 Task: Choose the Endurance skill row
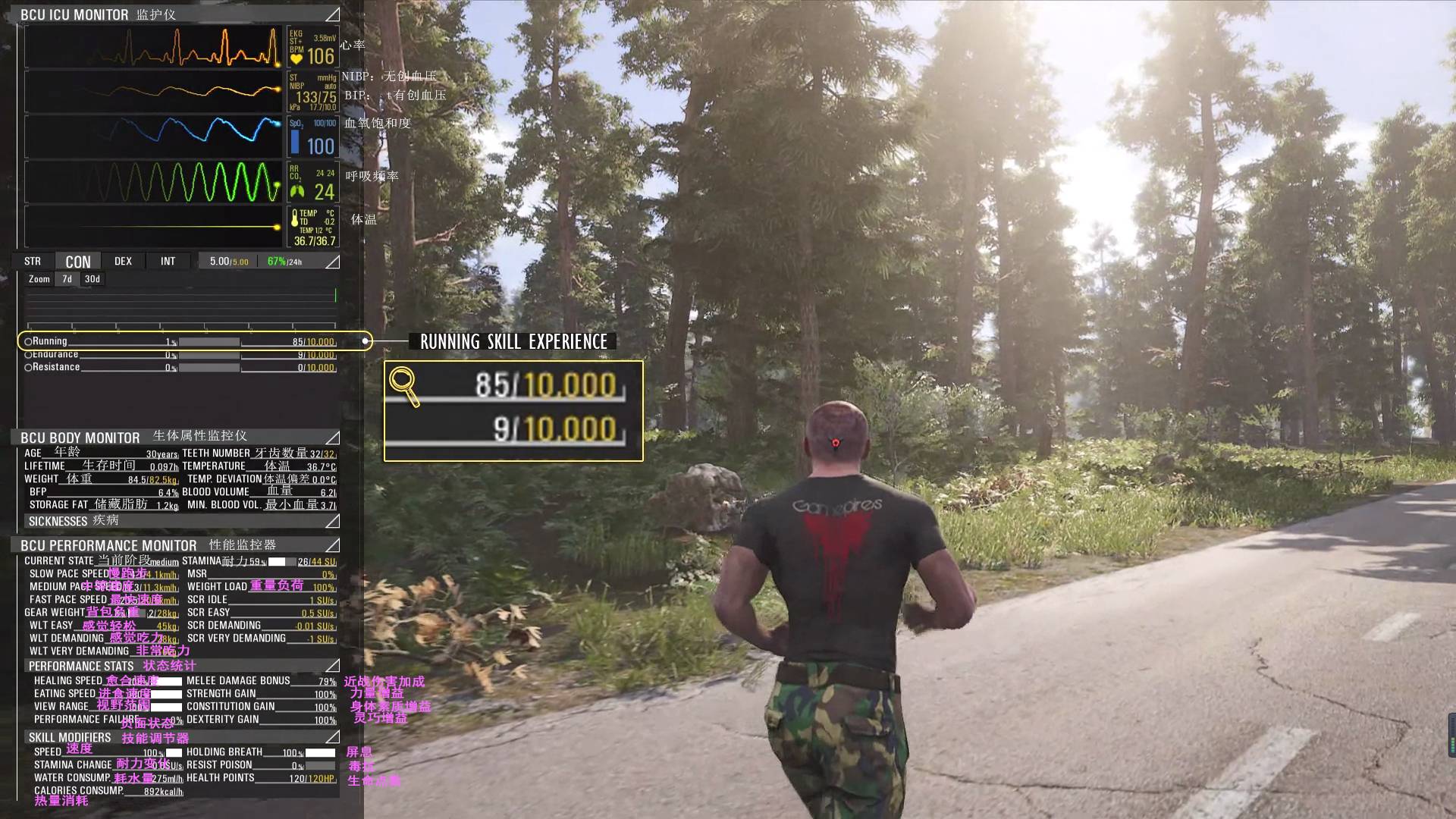55,354
